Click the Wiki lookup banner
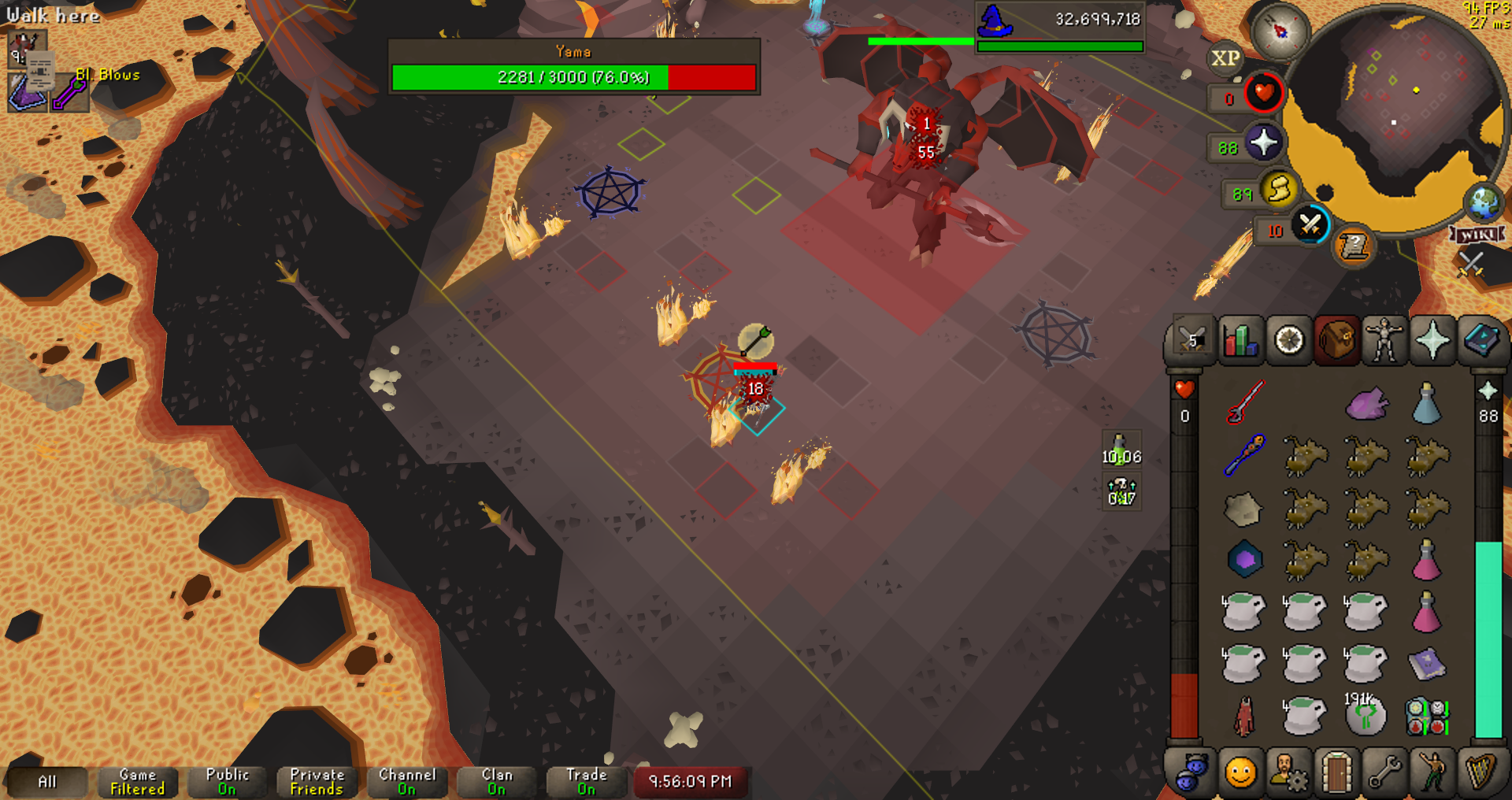 point(1477,235)
